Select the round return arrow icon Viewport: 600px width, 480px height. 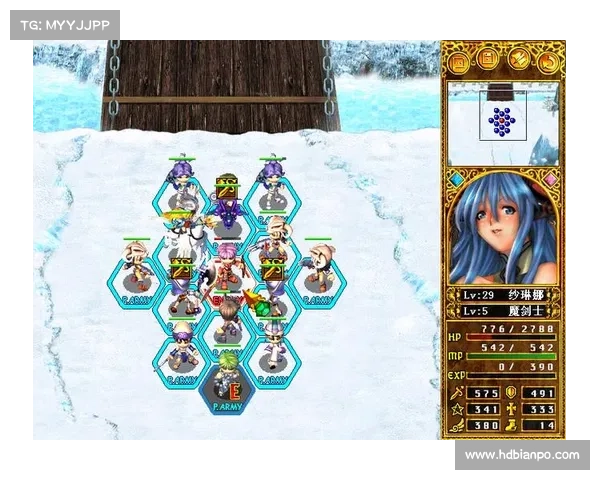[x=547, y=61]
